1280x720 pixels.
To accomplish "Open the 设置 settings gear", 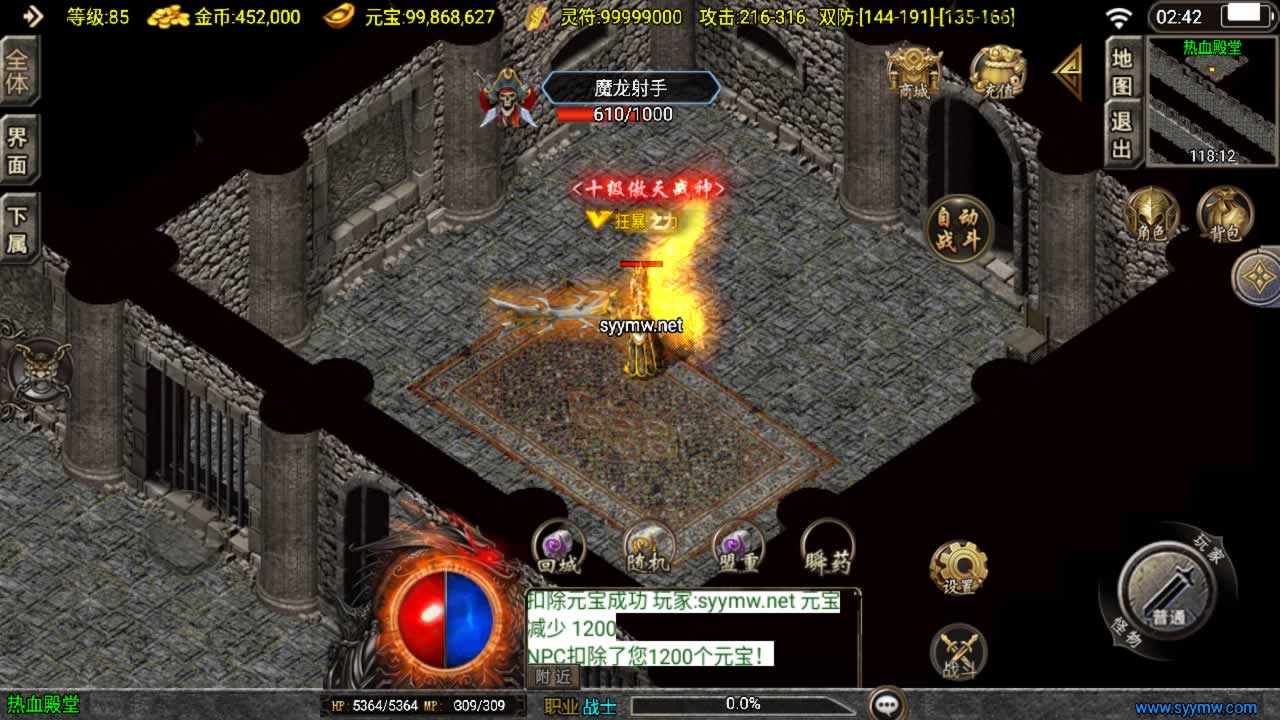I will (958, 568).
